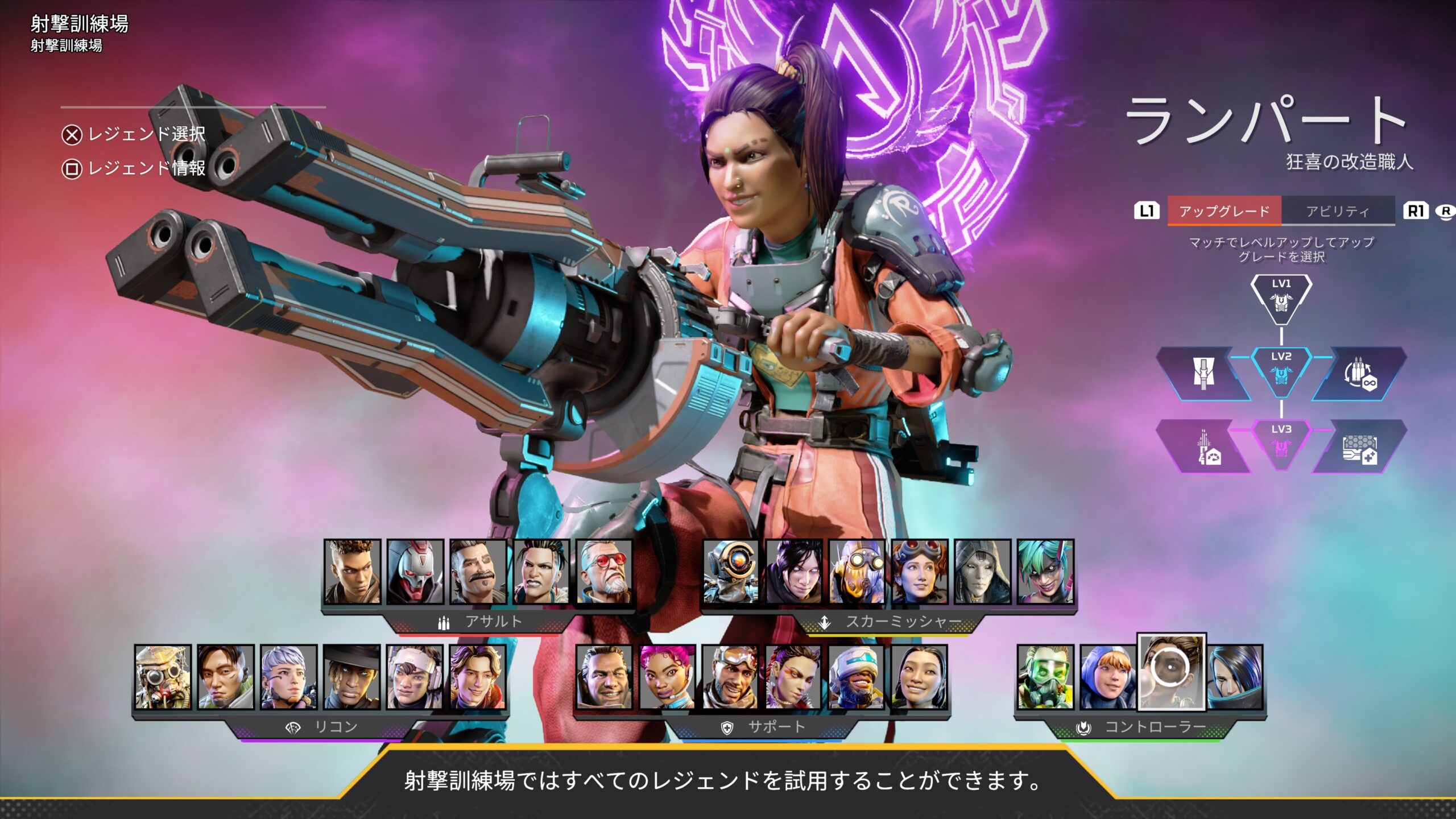Switch to the アビリティ tab

[1337, 211]
